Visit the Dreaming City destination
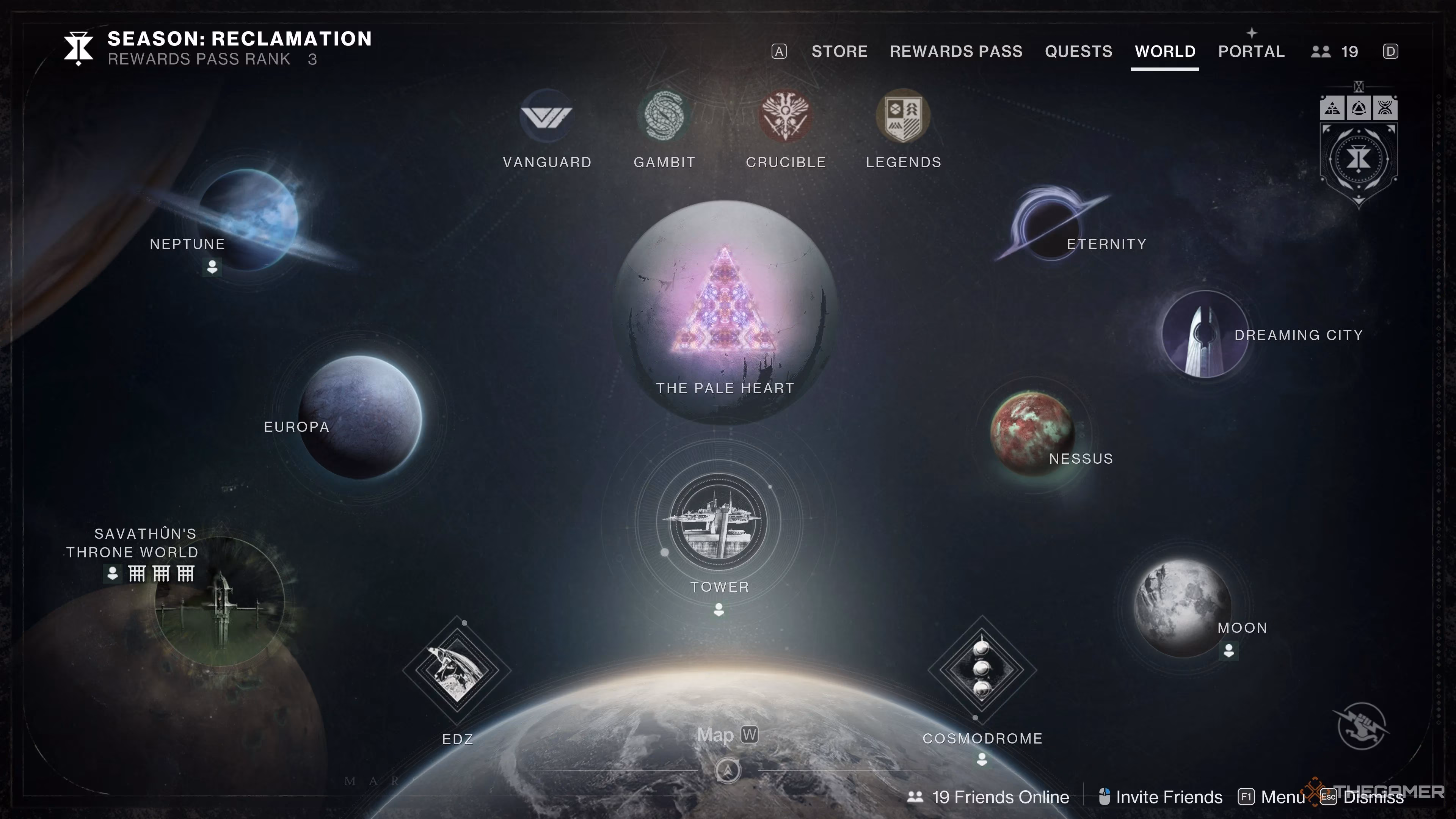 pyautogui.click(x=1205, y=334)
